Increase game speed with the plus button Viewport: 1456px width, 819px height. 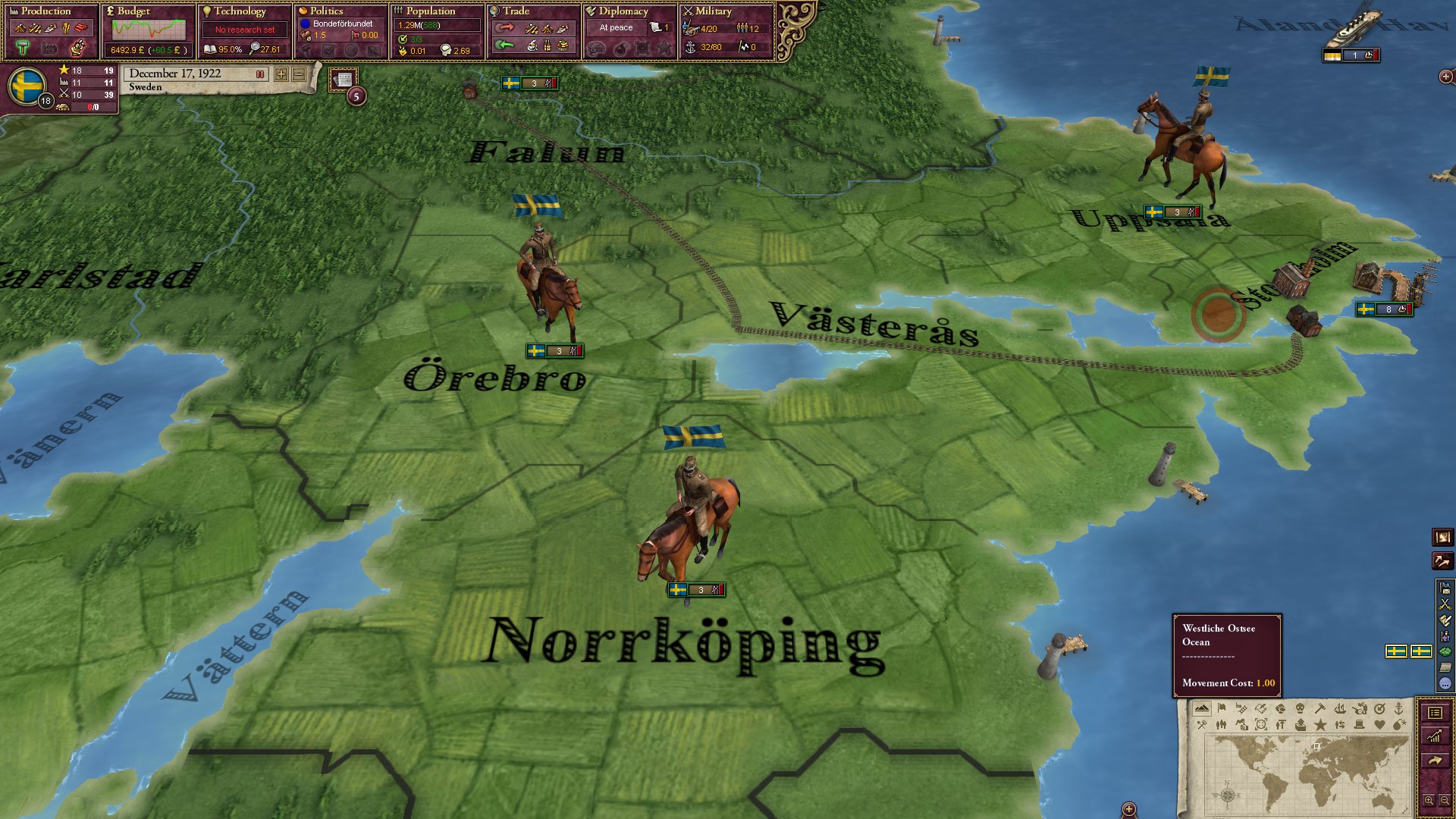tap(280, 75)
